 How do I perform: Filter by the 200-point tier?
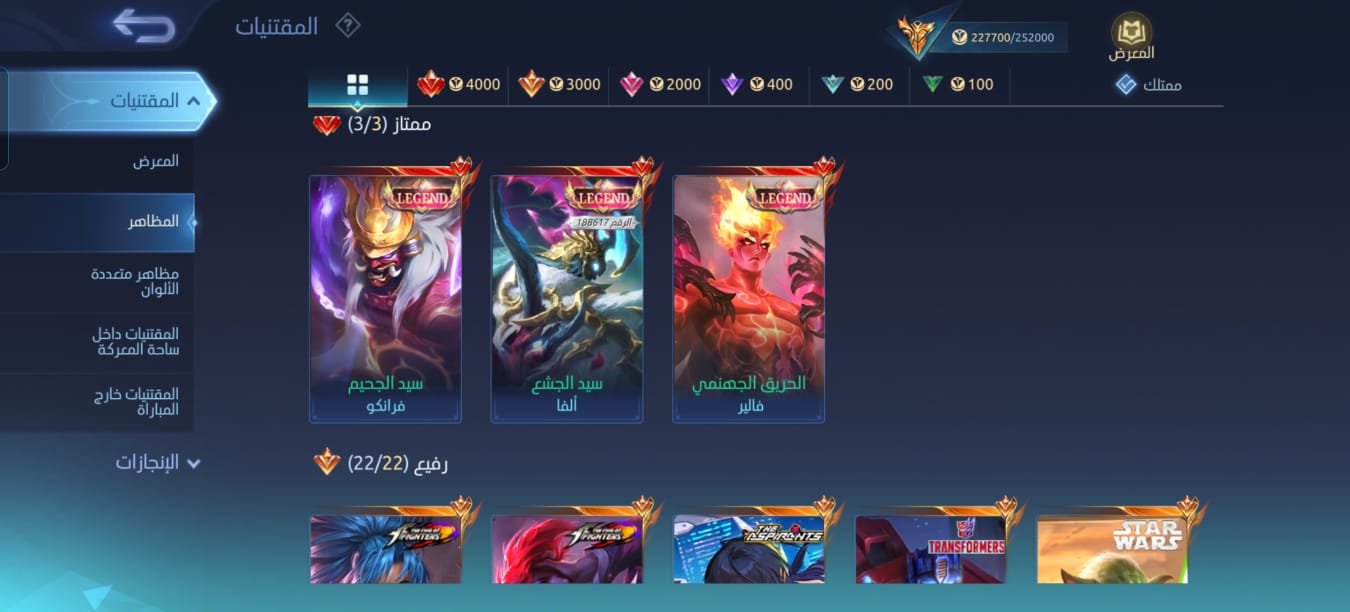[858, 84]
